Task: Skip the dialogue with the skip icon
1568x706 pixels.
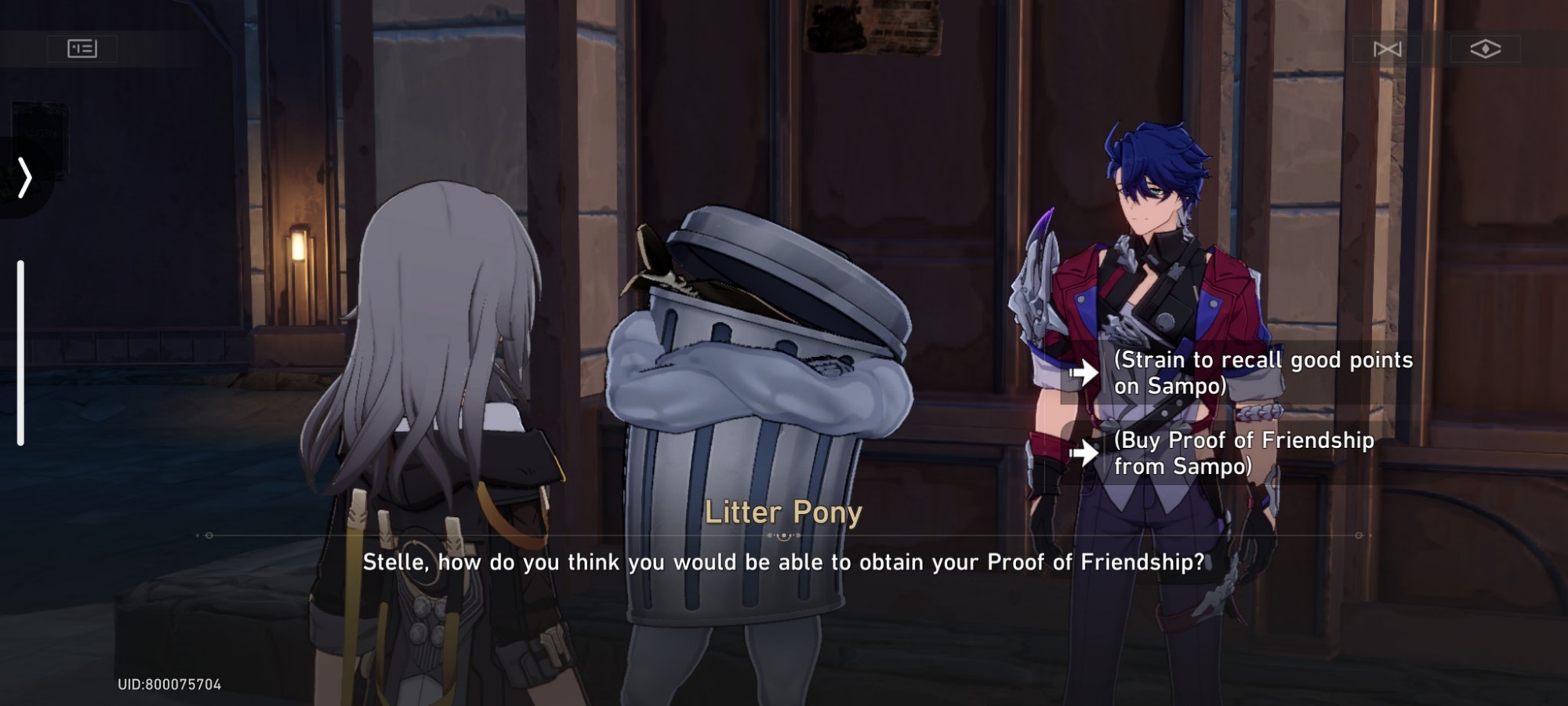Action: click(1387, 49)
